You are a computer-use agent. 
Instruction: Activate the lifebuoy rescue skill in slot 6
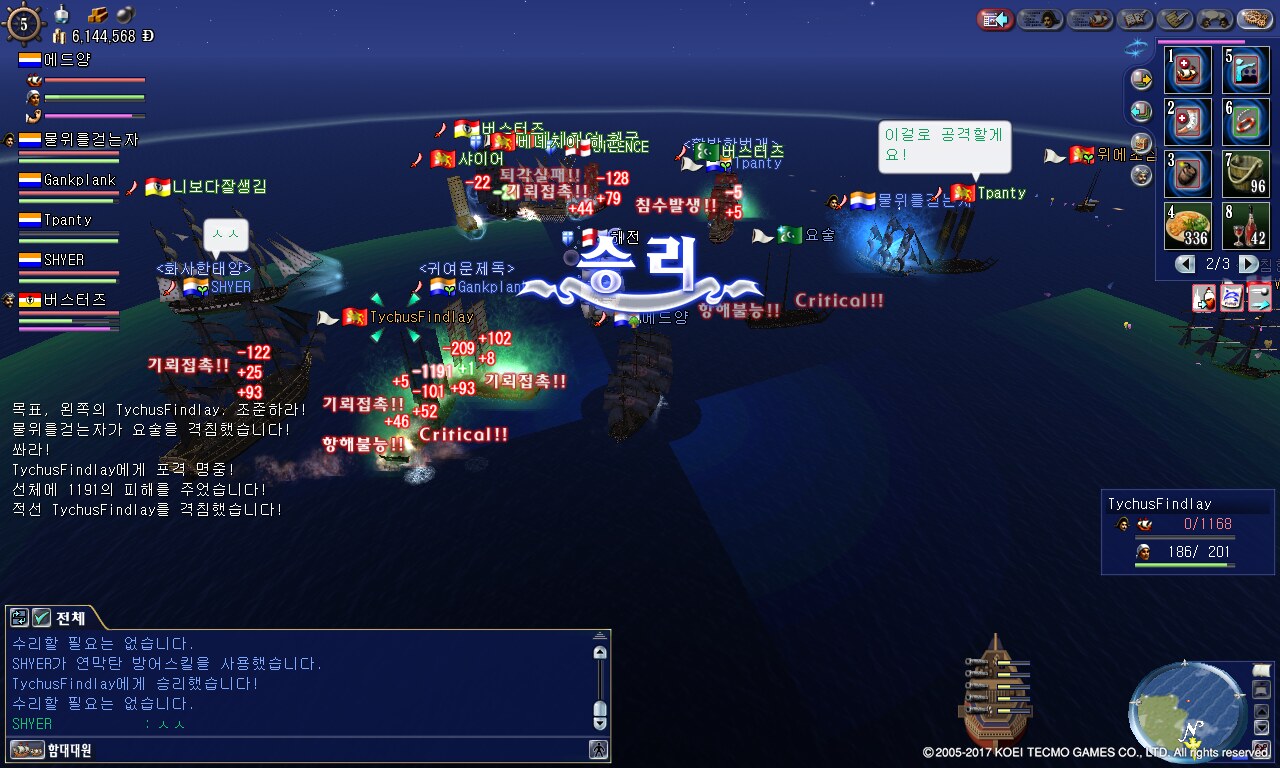[1246, 122]
